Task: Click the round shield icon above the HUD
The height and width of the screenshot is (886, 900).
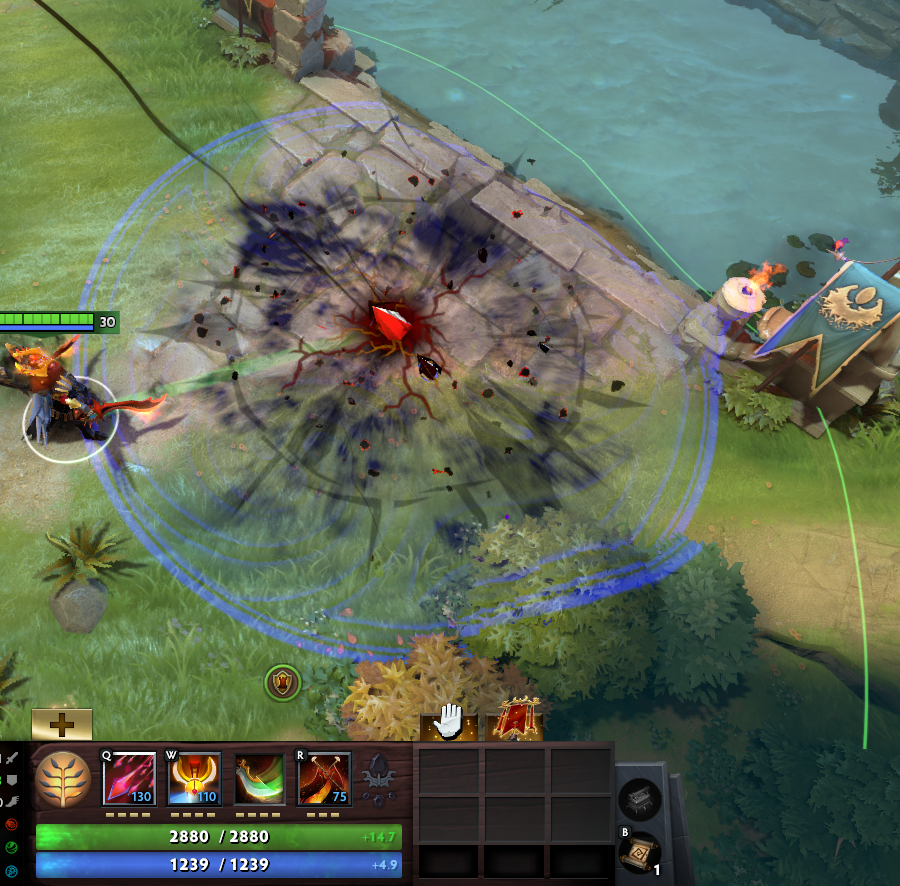Action: (283, 683)
